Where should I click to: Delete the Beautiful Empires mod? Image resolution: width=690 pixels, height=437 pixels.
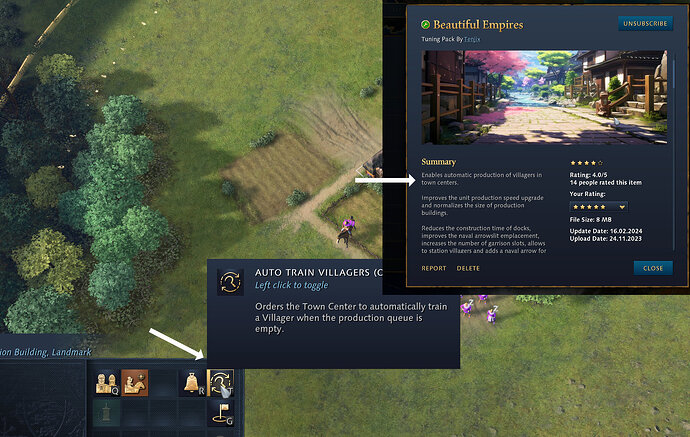[x=468, y=268]
